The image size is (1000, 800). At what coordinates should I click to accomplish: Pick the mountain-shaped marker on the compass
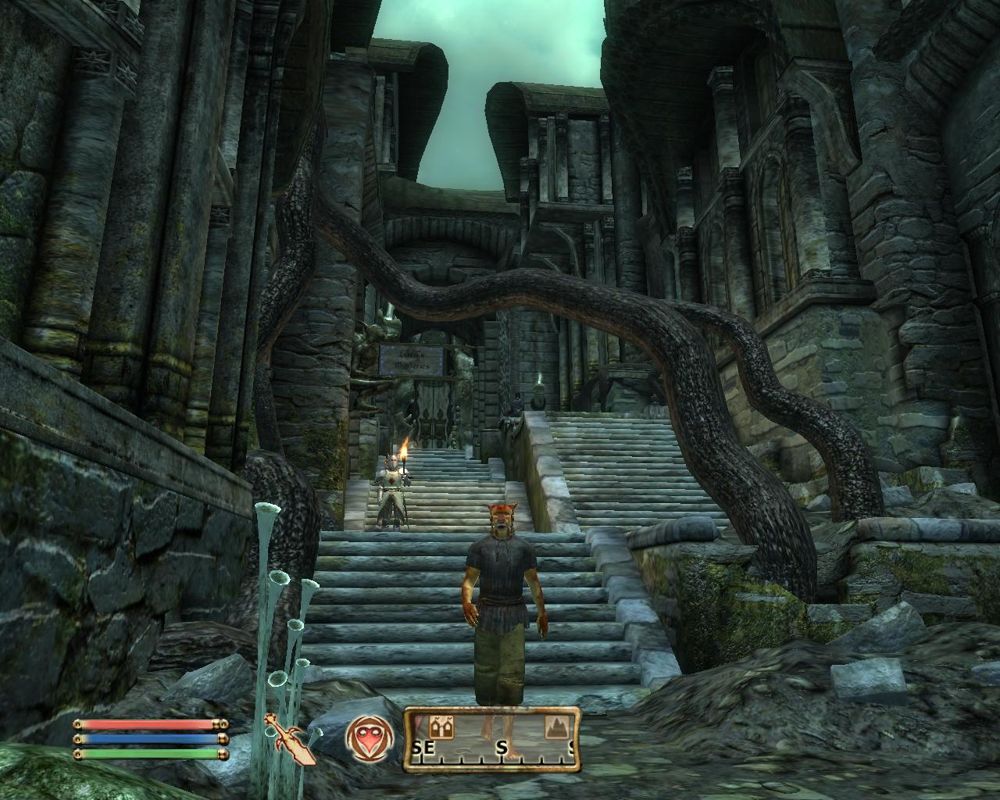click(556, 728)
